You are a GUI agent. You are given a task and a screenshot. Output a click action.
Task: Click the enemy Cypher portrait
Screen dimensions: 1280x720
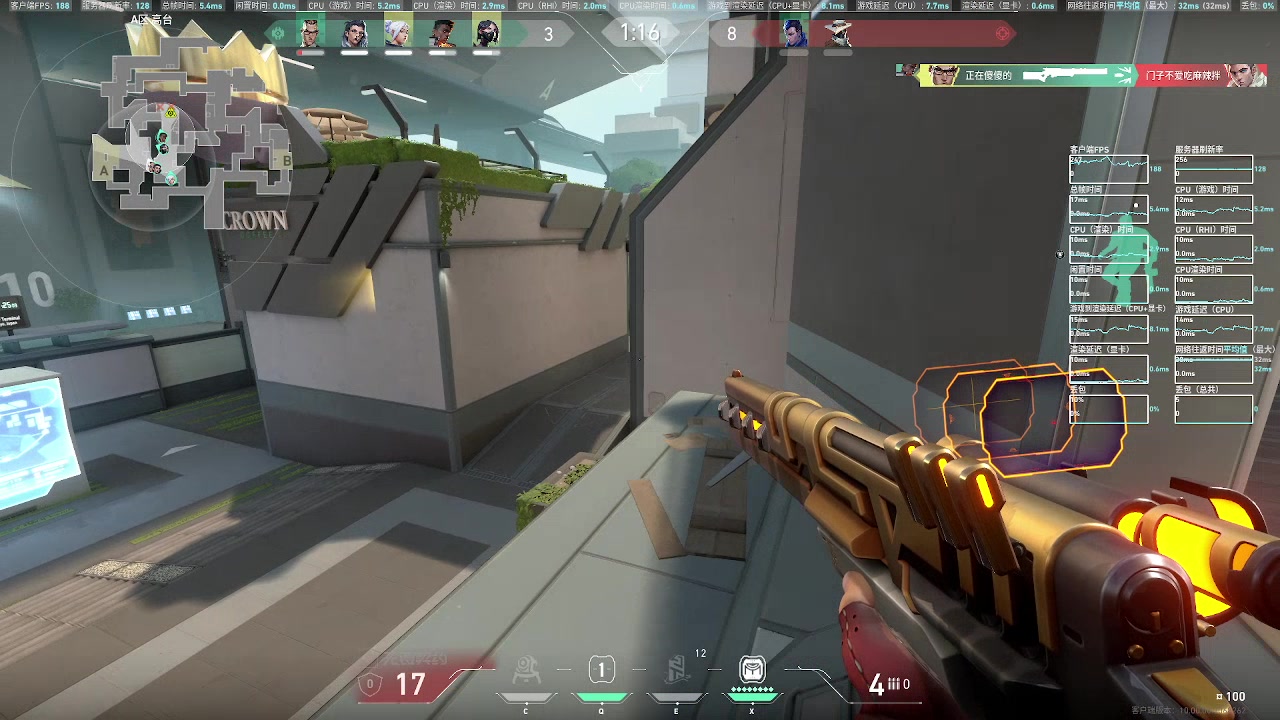click(838, 34)
